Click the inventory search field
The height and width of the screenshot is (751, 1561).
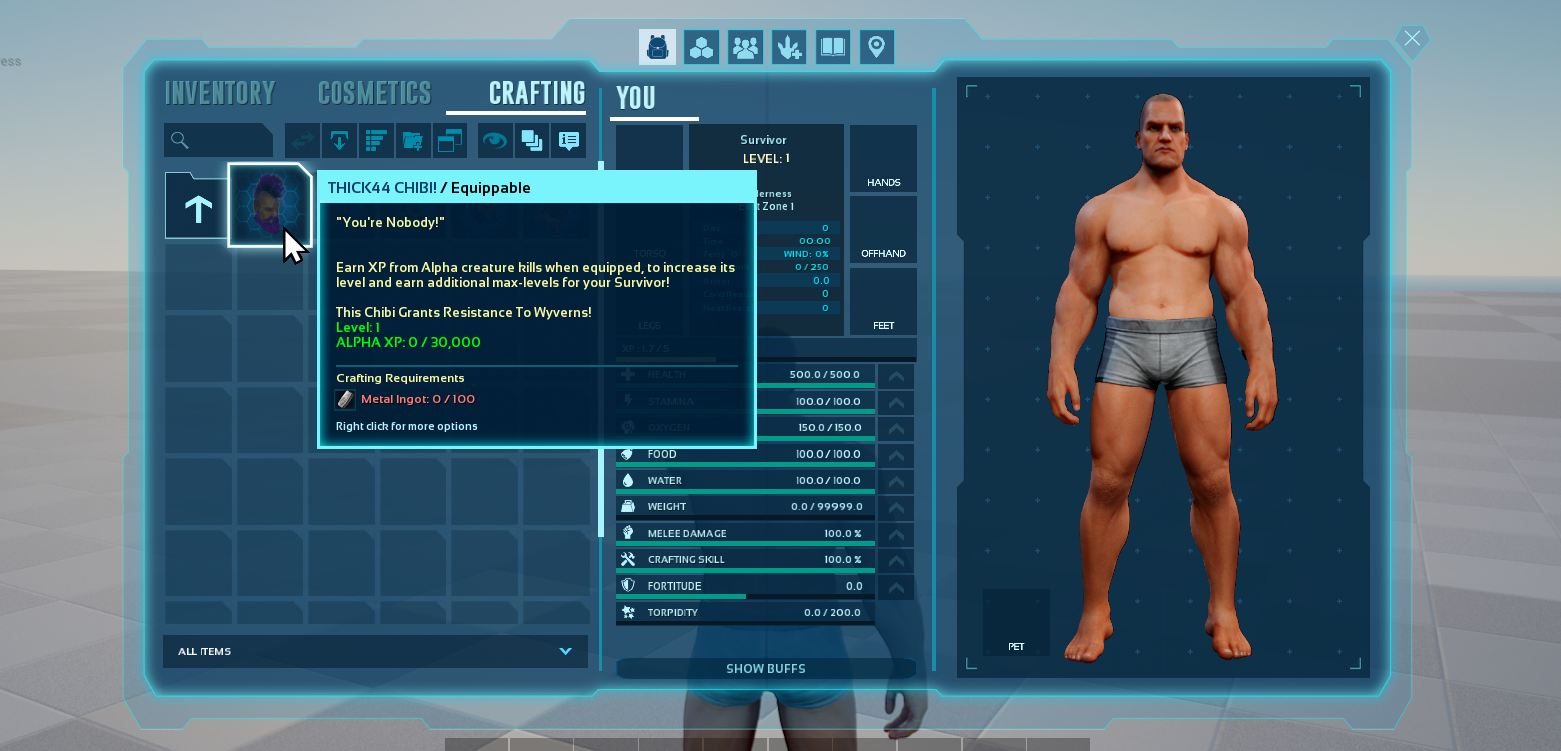(x=219, y=141)
